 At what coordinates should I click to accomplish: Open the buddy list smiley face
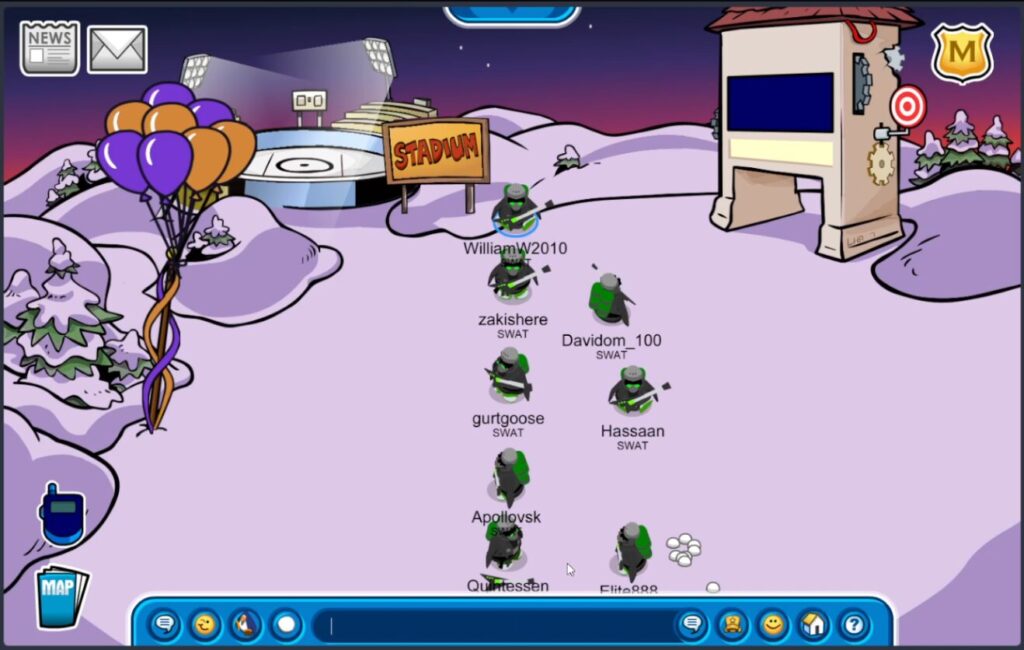click(772, 626)
